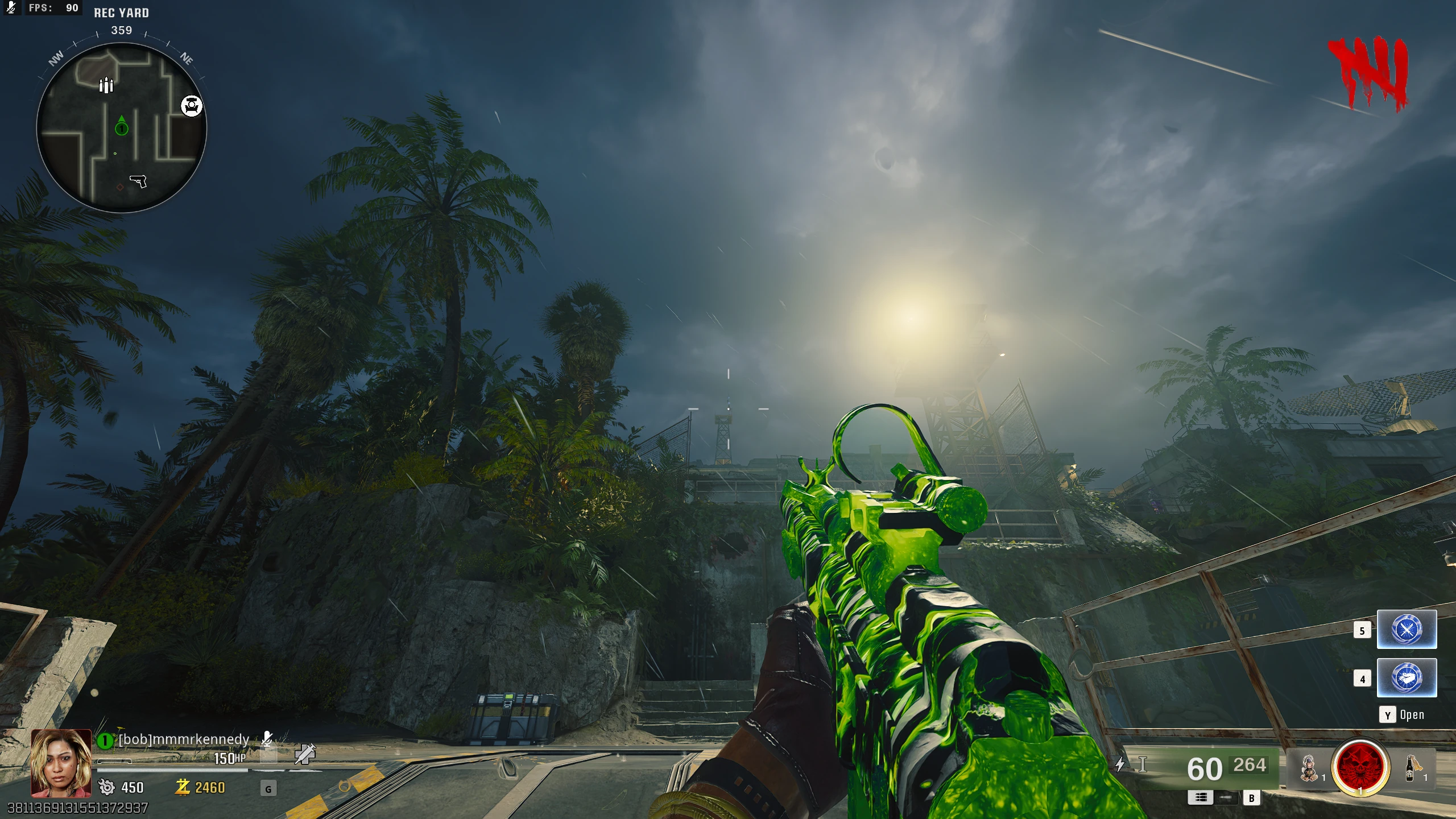Select the armchair marker on minimap edge
Viewport: 1456px width, 819px height.
click(x=192, y=106)
